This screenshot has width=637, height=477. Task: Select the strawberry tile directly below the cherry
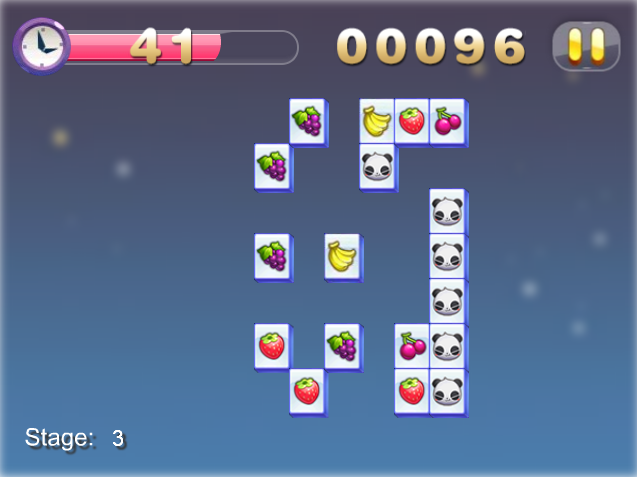pyautogui.click(x=411, y=390)
